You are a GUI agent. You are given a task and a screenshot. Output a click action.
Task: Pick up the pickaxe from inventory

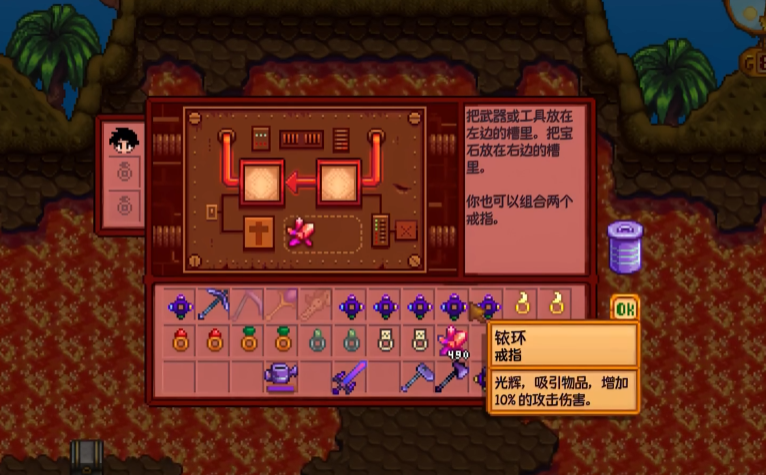pyautogui.click(x=214, y=303)
